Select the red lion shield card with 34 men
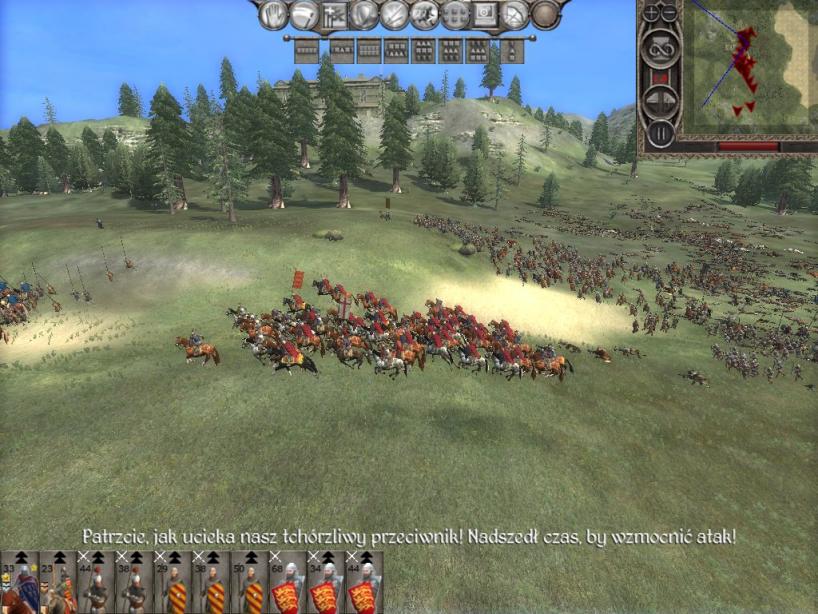The width and height of the screenshot is (818, 614). tap(326, 584)
